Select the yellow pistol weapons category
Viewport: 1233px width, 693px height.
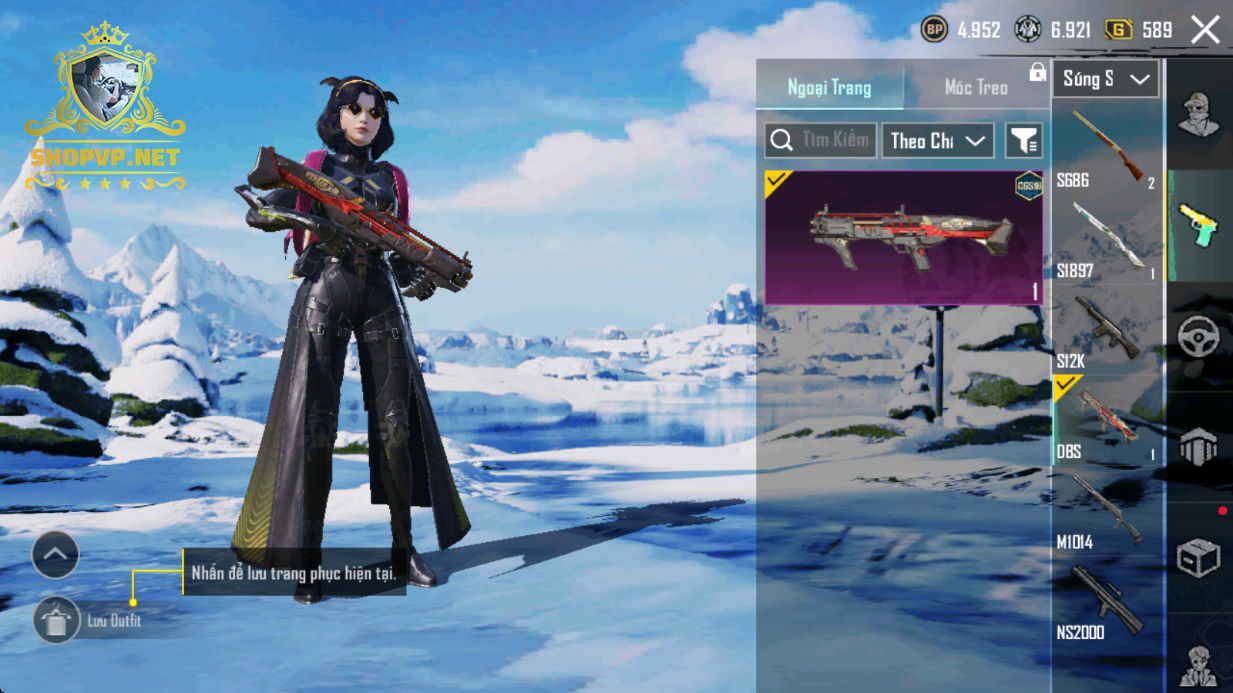coord(1198,225)
